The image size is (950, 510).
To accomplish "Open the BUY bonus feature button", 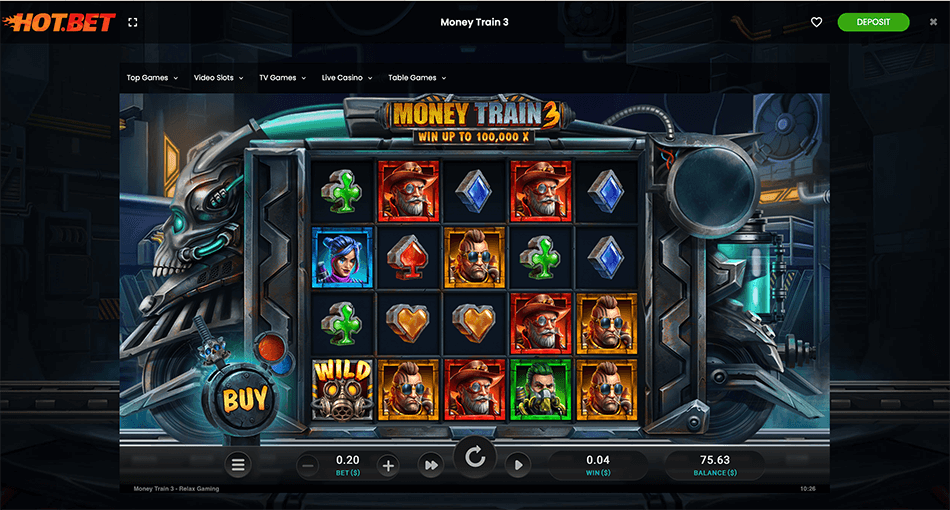I will coord(245,399).
